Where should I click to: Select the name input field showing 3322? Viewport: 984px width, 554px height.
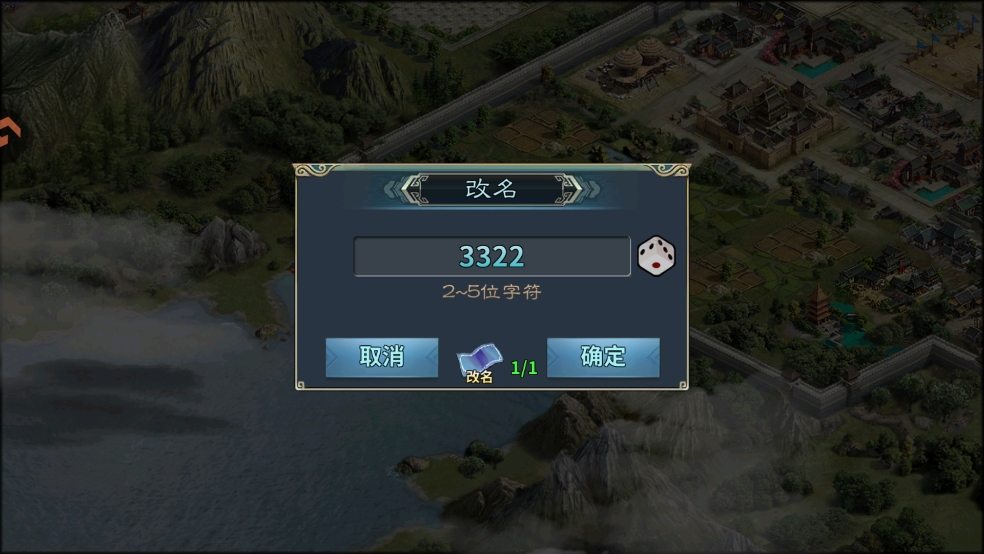(491, 256)
